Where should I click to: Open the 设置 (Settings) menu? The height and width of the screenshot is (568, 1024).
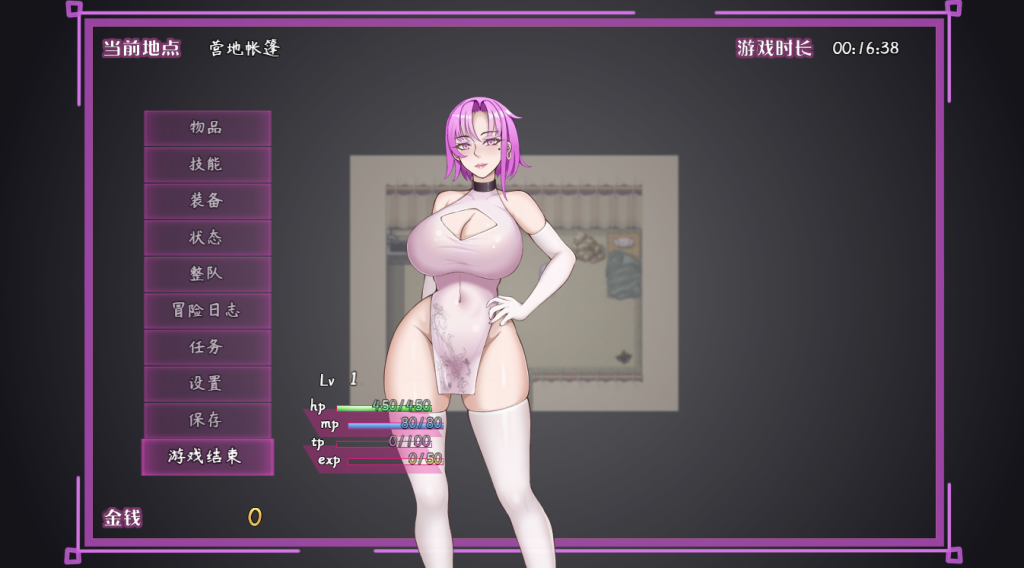(x=207, y=384)
